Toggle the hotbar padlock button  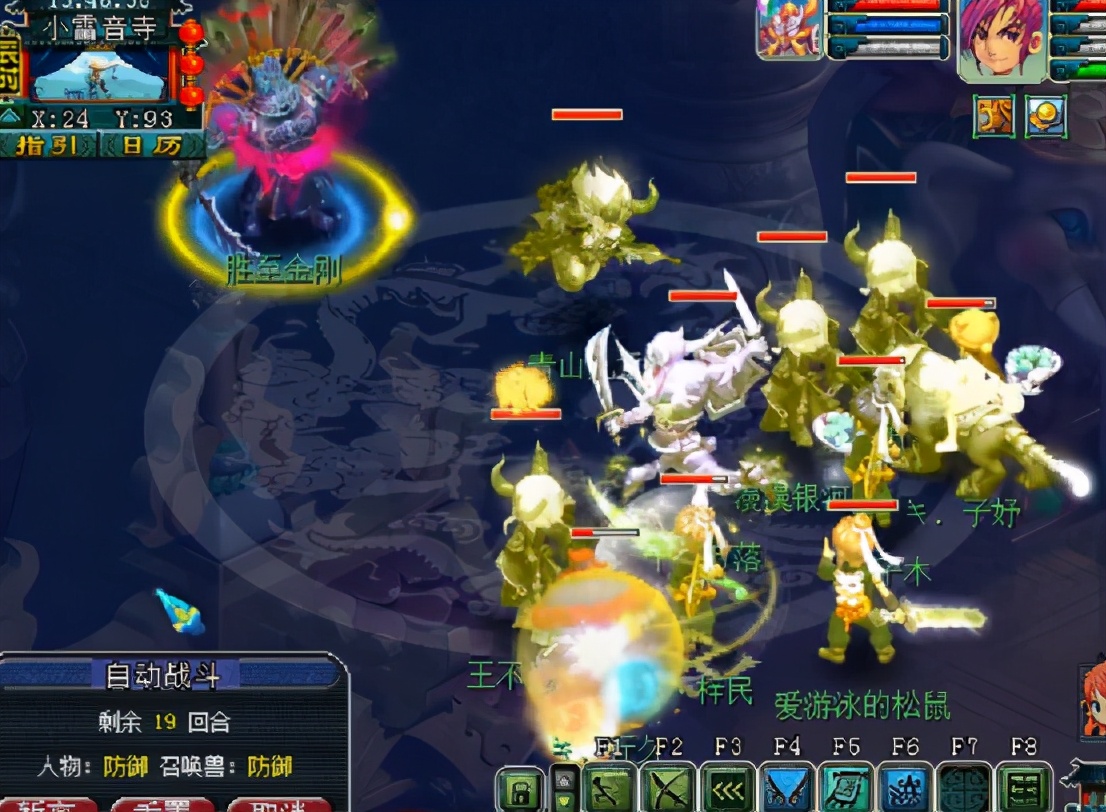coord(520,788)
